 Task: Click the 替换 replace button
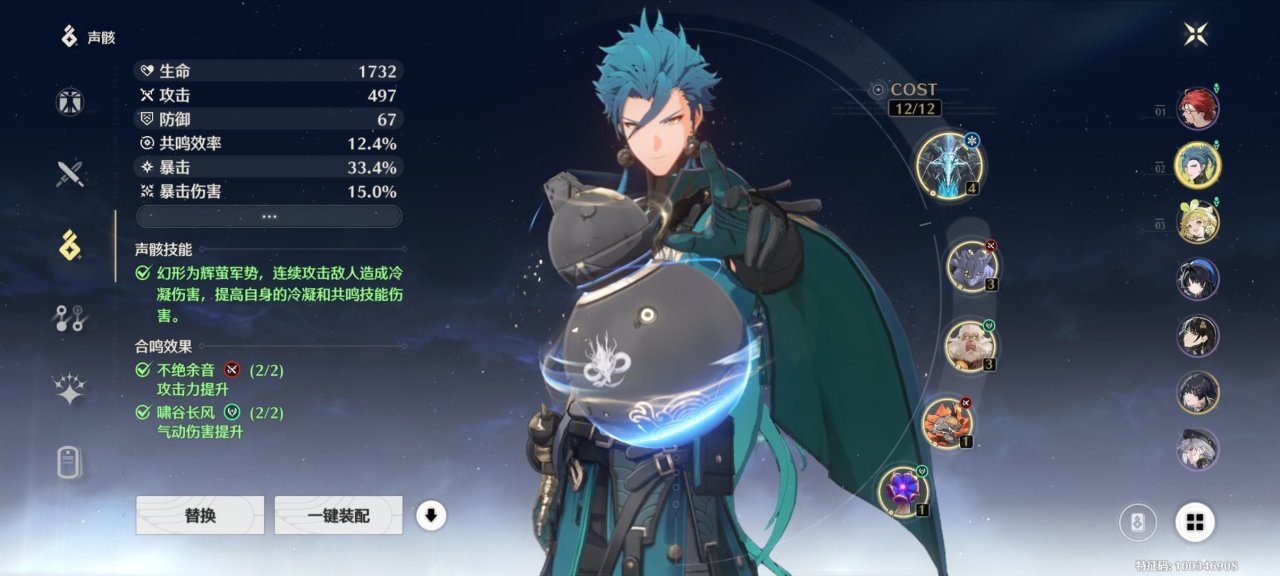point(200,516)
